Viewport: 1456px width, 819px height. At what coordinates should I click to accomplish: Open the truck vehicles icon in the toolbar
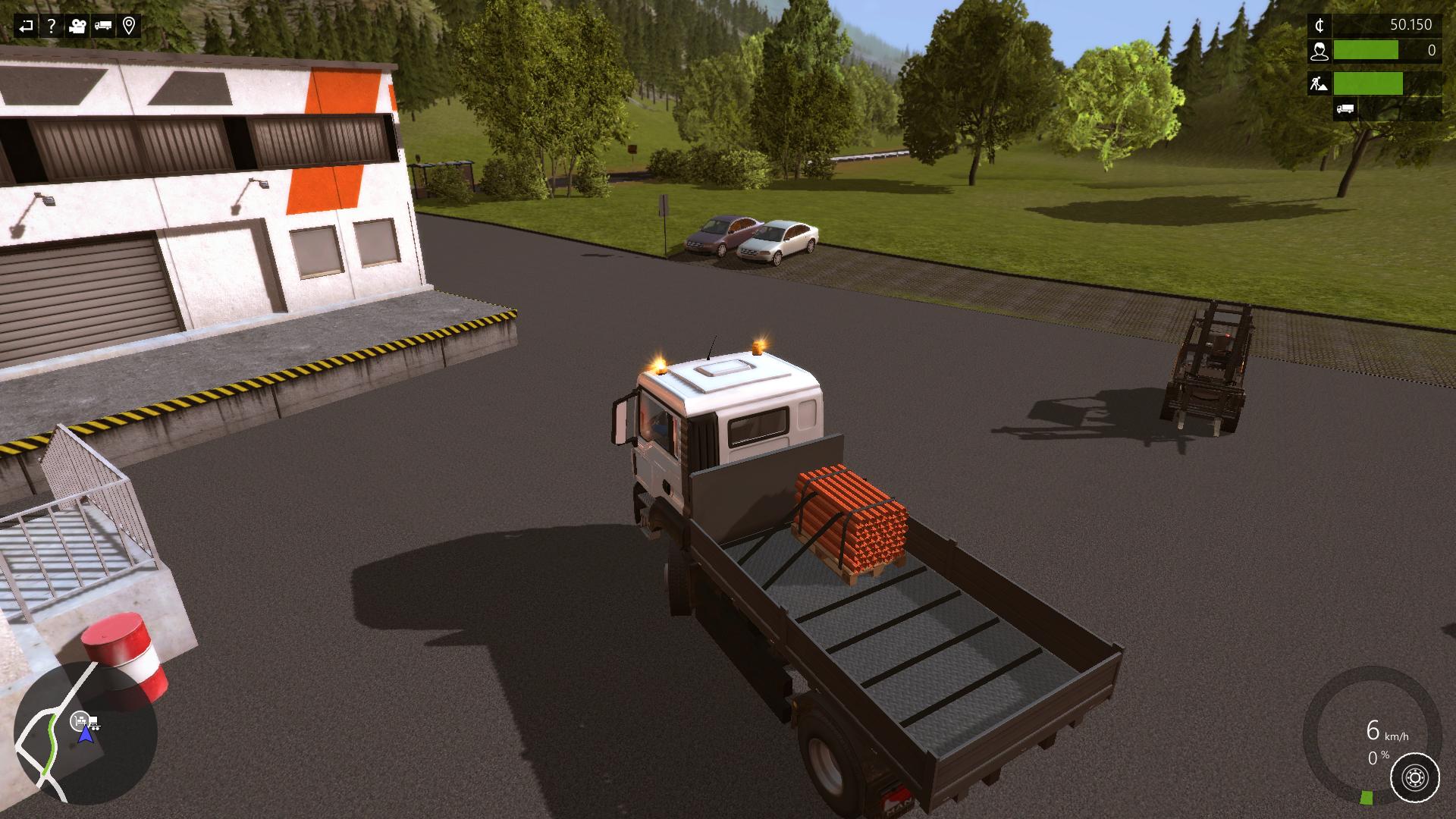click(x=103, y=27)
